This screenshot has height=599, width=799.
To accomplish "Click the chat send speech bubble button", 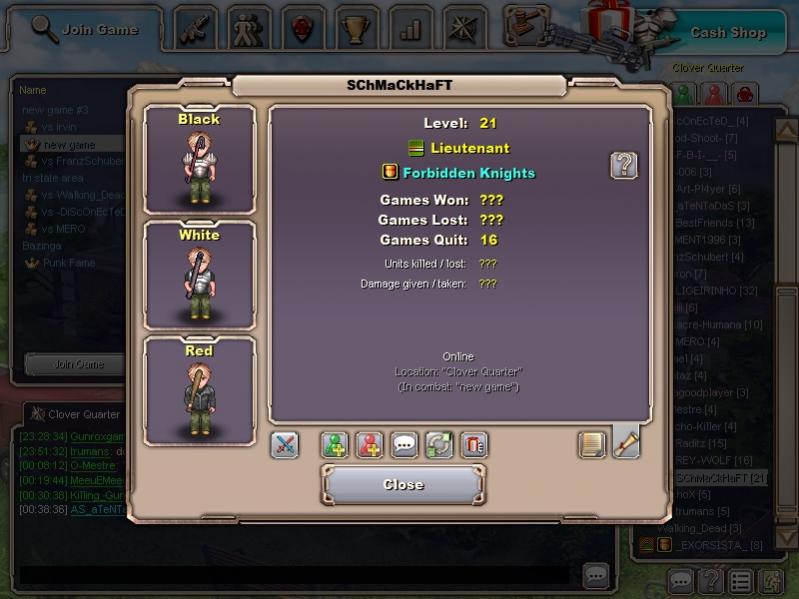I will (x=596, y=575).
